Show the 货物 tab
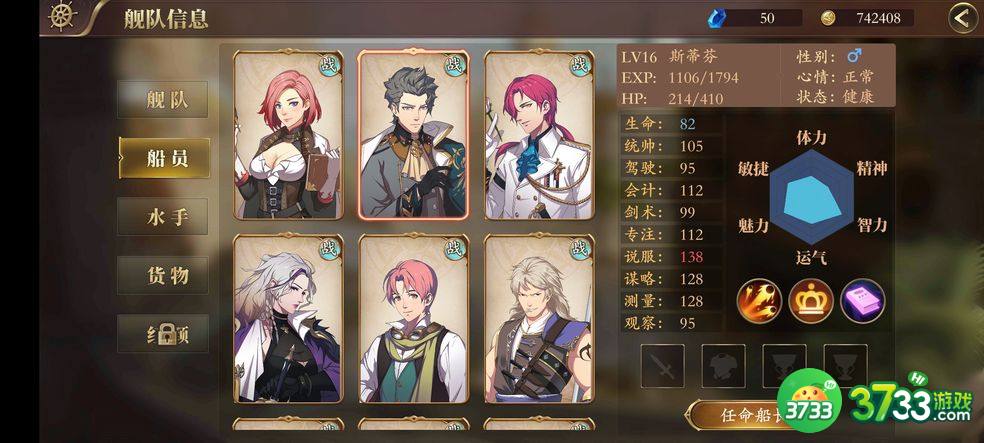Image resolution: width=984 pixels, height=443 pixels. point(163,275)
